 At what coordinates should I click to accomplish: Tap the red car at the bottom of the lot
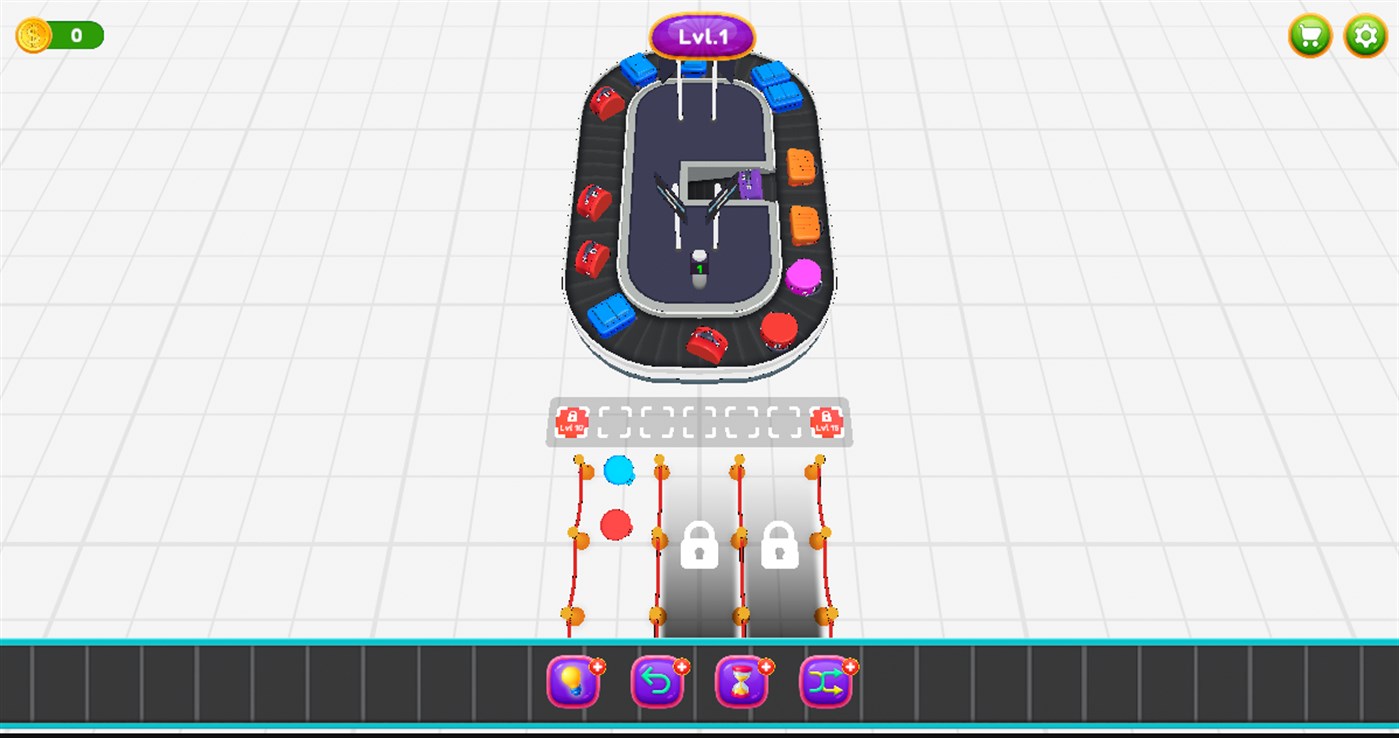point(704,341)
